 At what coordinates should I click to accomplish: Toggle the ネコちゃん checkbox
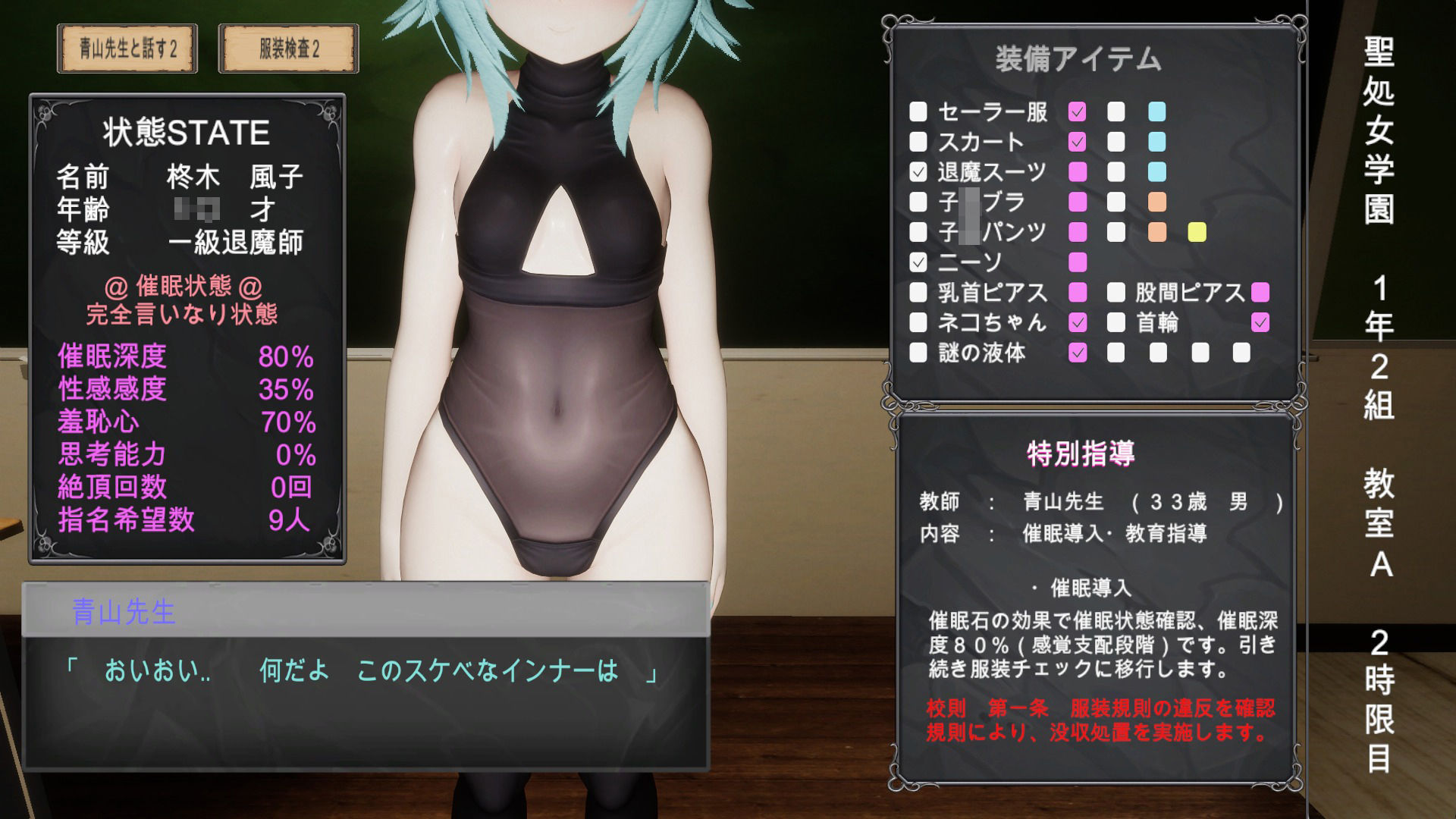click(920, 323)
